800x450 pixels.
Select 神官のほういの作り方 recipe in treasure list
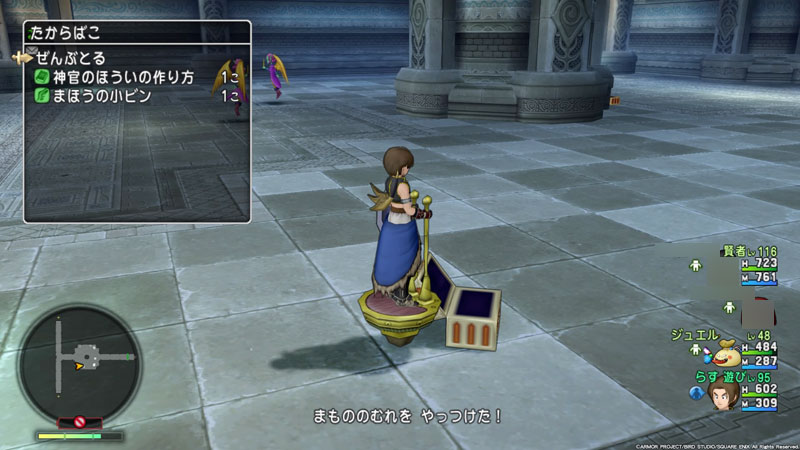tap(120, 77)
